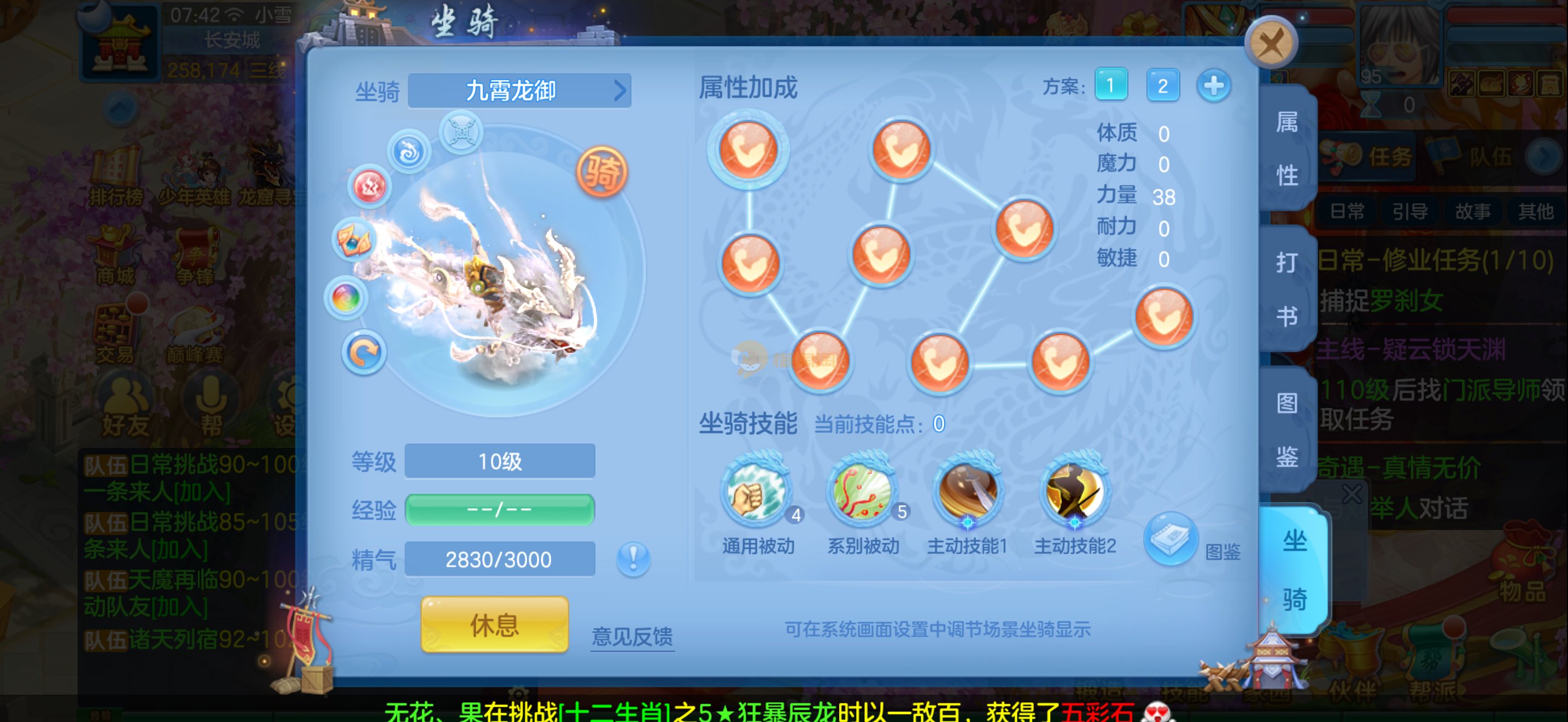Add a new scheme with plus button
Image resolution: width=1568 pixels, height=722 pixels.
pos(1213,85)
